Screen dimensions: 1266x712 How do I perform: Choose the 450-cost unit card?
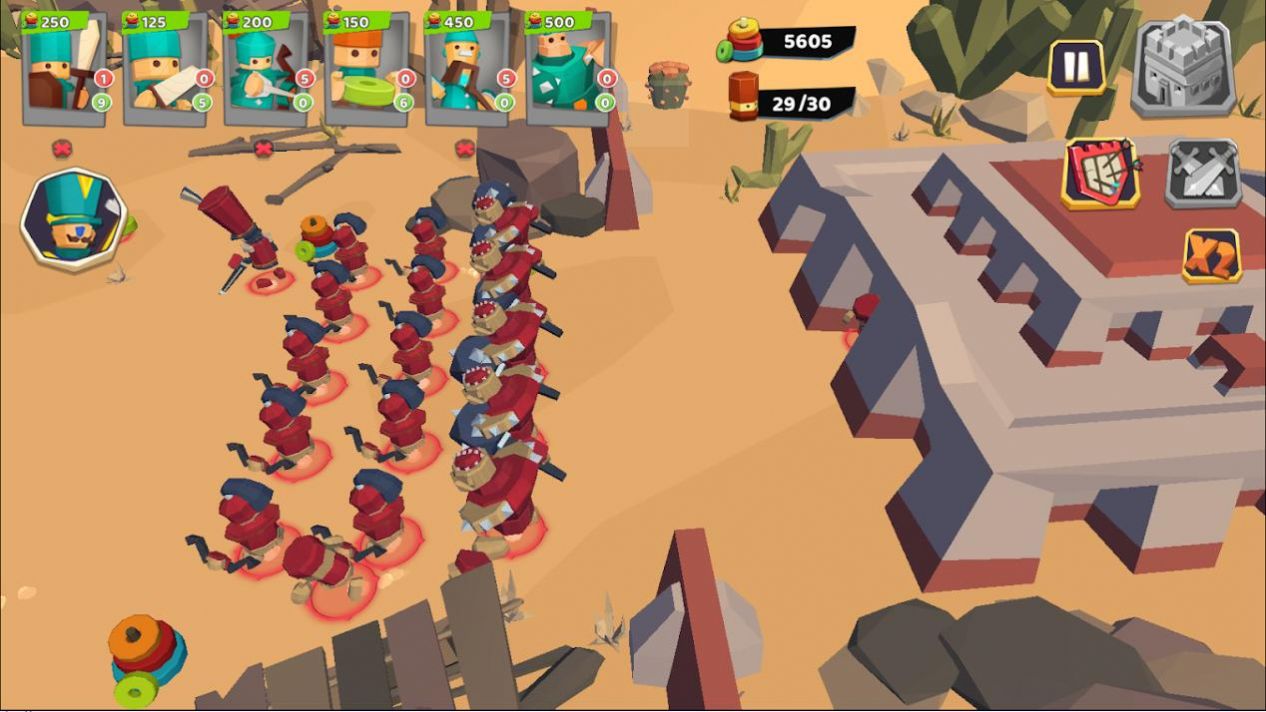(468, 68)
